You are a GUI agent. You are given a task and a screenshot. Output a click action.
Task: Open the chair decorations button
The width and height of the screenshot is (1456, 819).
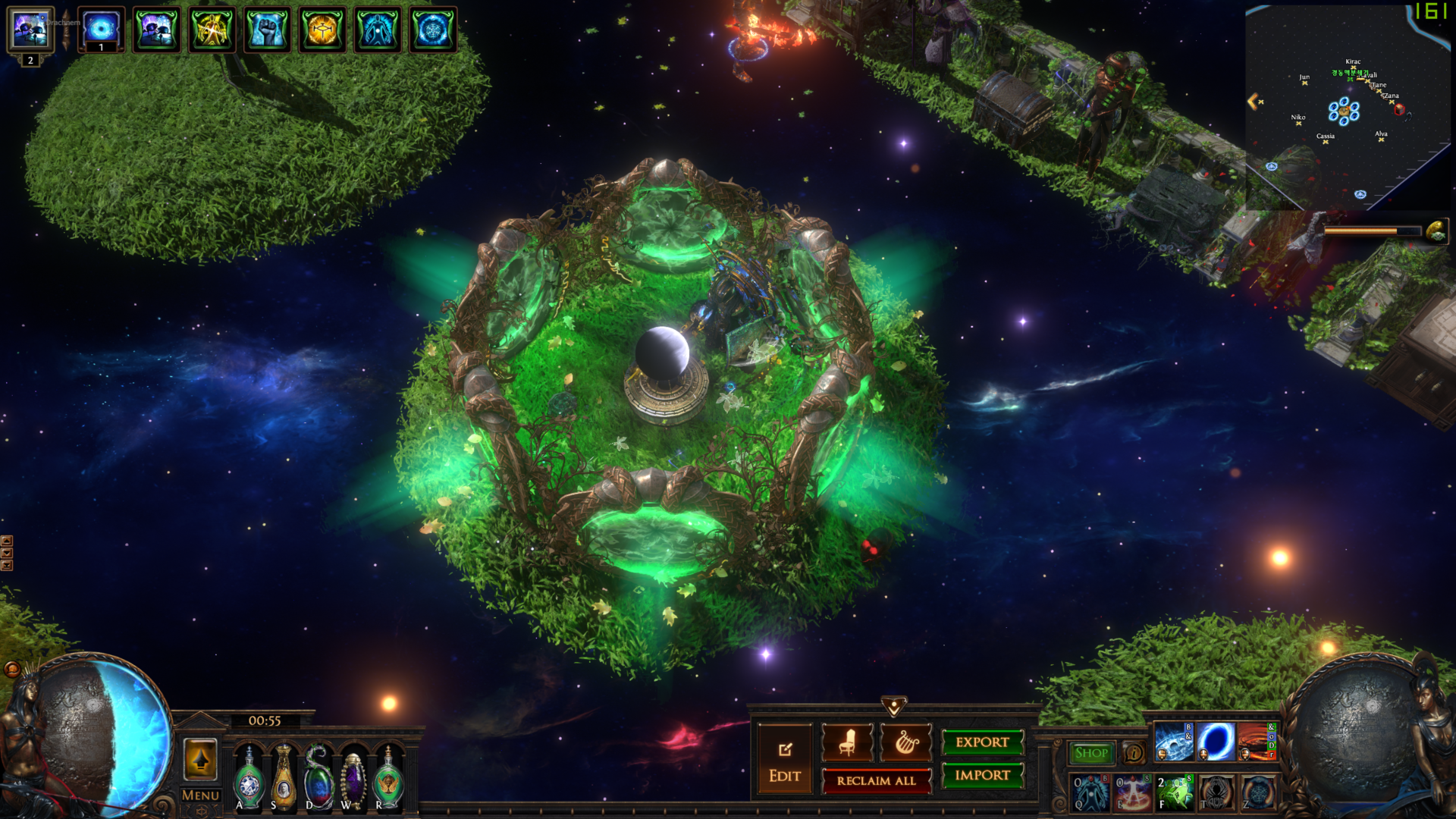847,742
